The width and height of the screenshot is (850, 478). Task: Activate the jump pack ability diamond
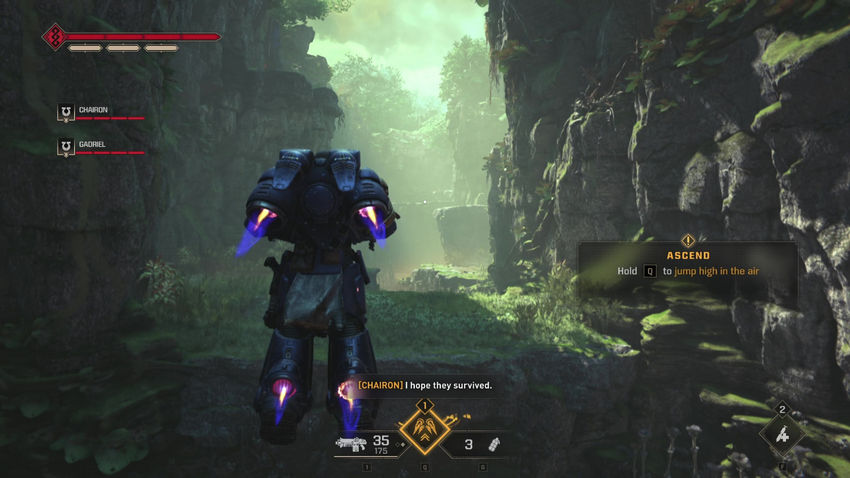click(x=423, y=431)
